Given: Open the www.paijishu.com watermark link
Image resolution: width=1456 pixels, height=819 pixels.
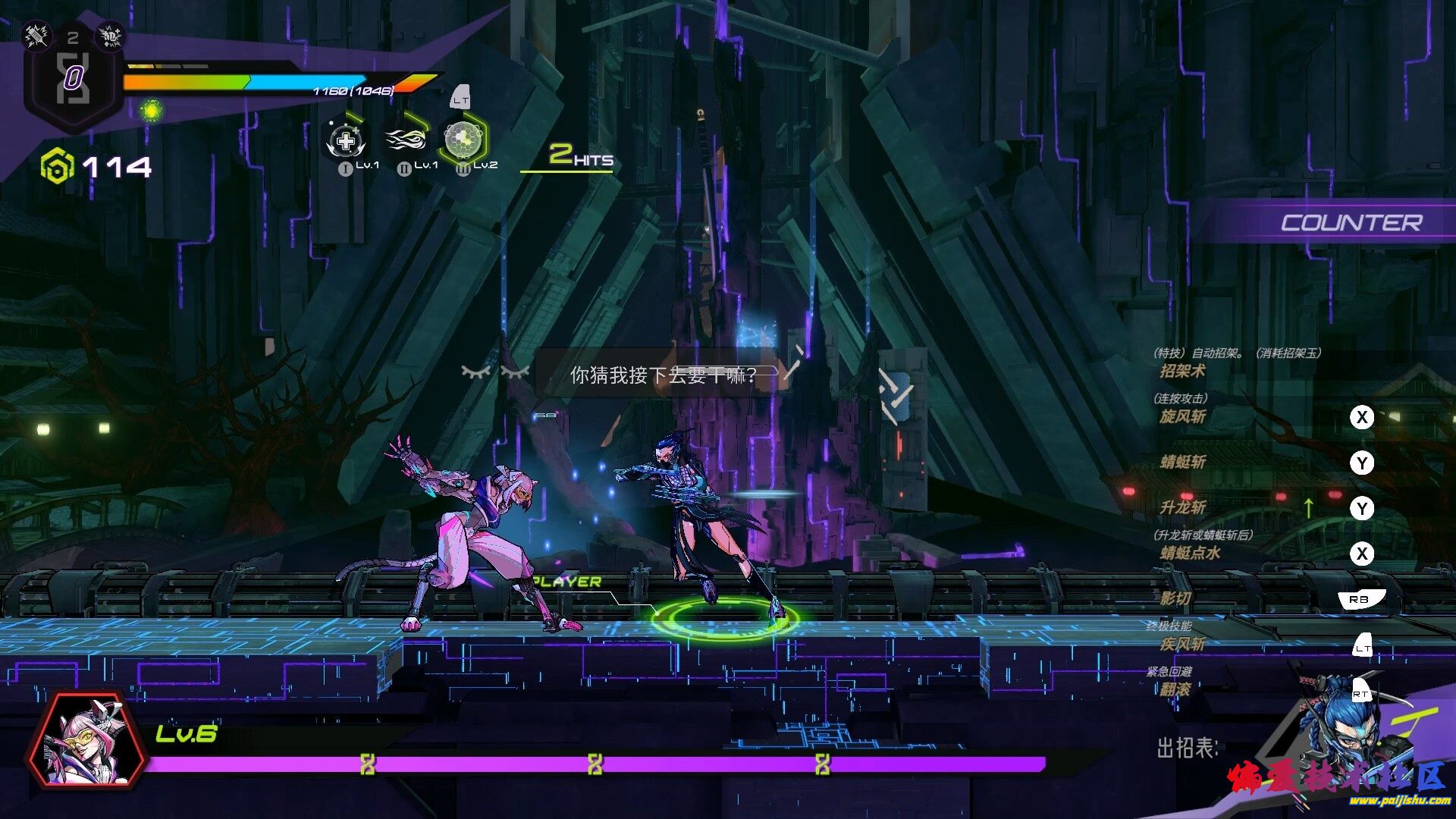Looking at the screenshot, I should point(1399,800).
